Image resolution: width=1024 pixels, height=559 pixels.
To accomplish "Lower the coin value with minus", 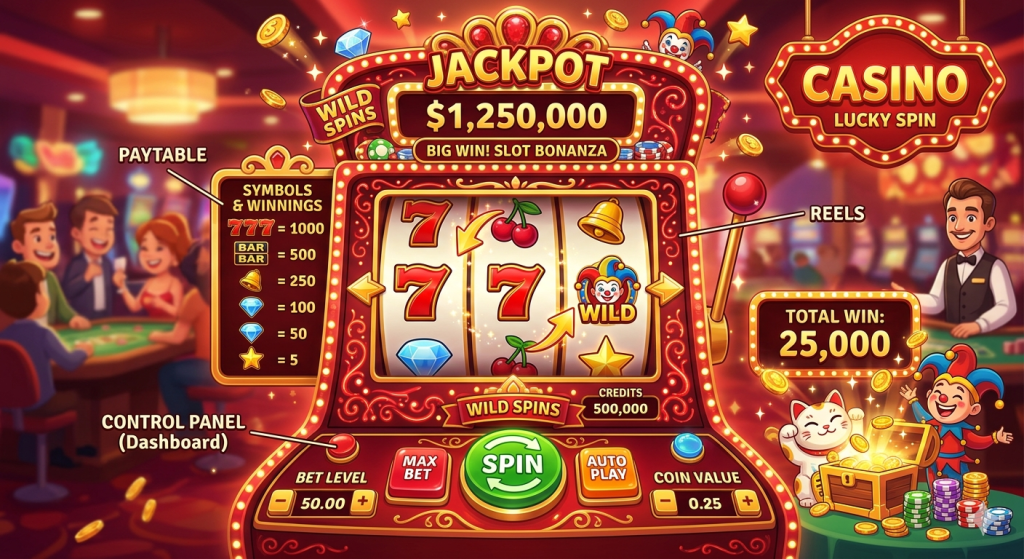I will point(667,502).
